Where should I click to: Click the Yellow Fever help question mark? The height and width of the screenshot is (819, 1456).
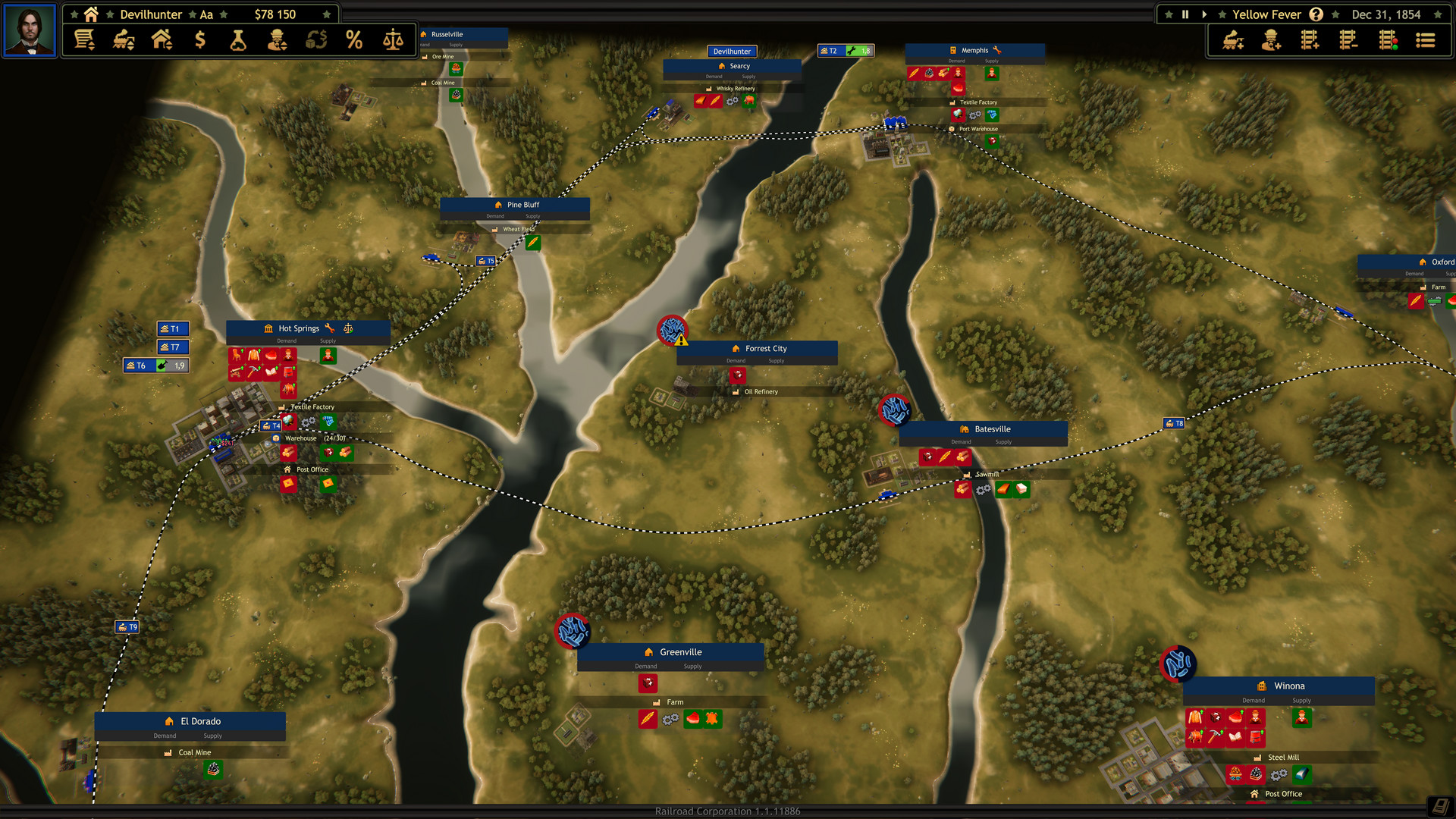(1316, 14)
